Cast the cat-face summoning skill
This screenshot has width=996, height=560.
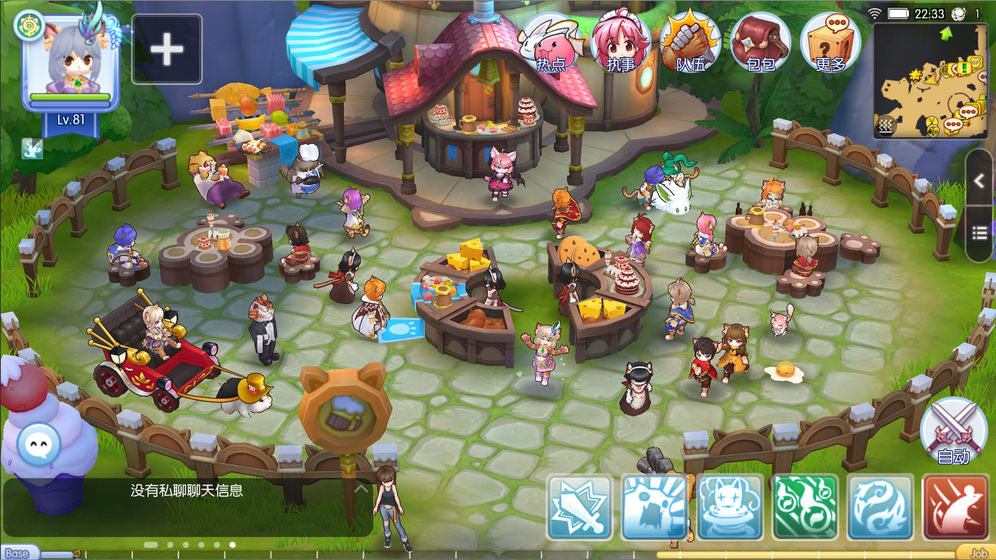[729, 507]
